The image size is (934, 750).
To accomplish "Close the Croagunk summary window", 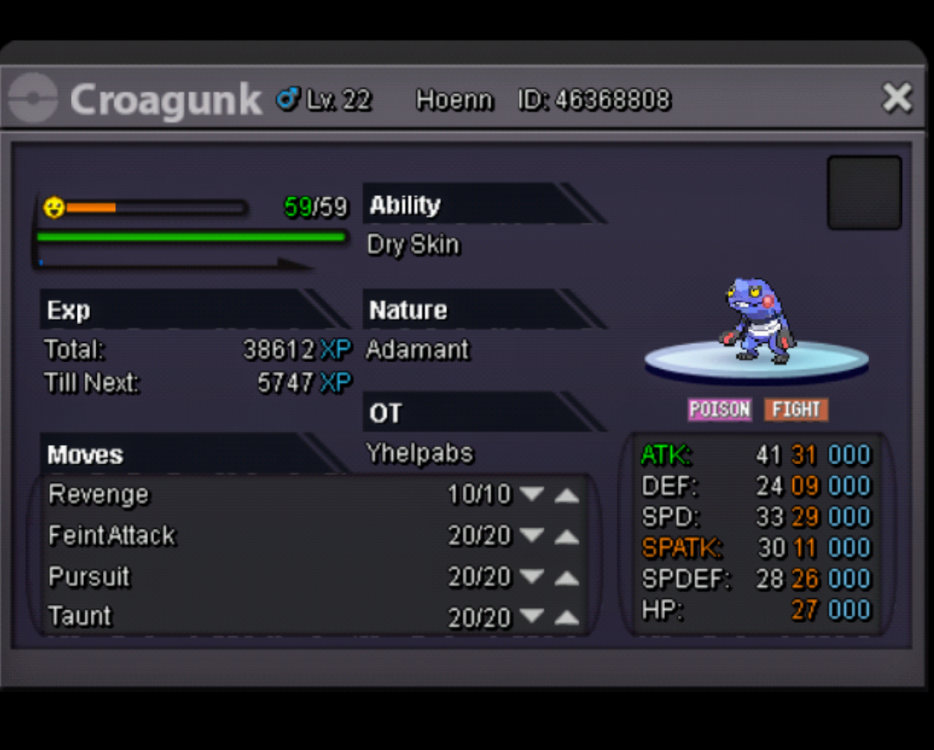I will click(x=897, y=98).
